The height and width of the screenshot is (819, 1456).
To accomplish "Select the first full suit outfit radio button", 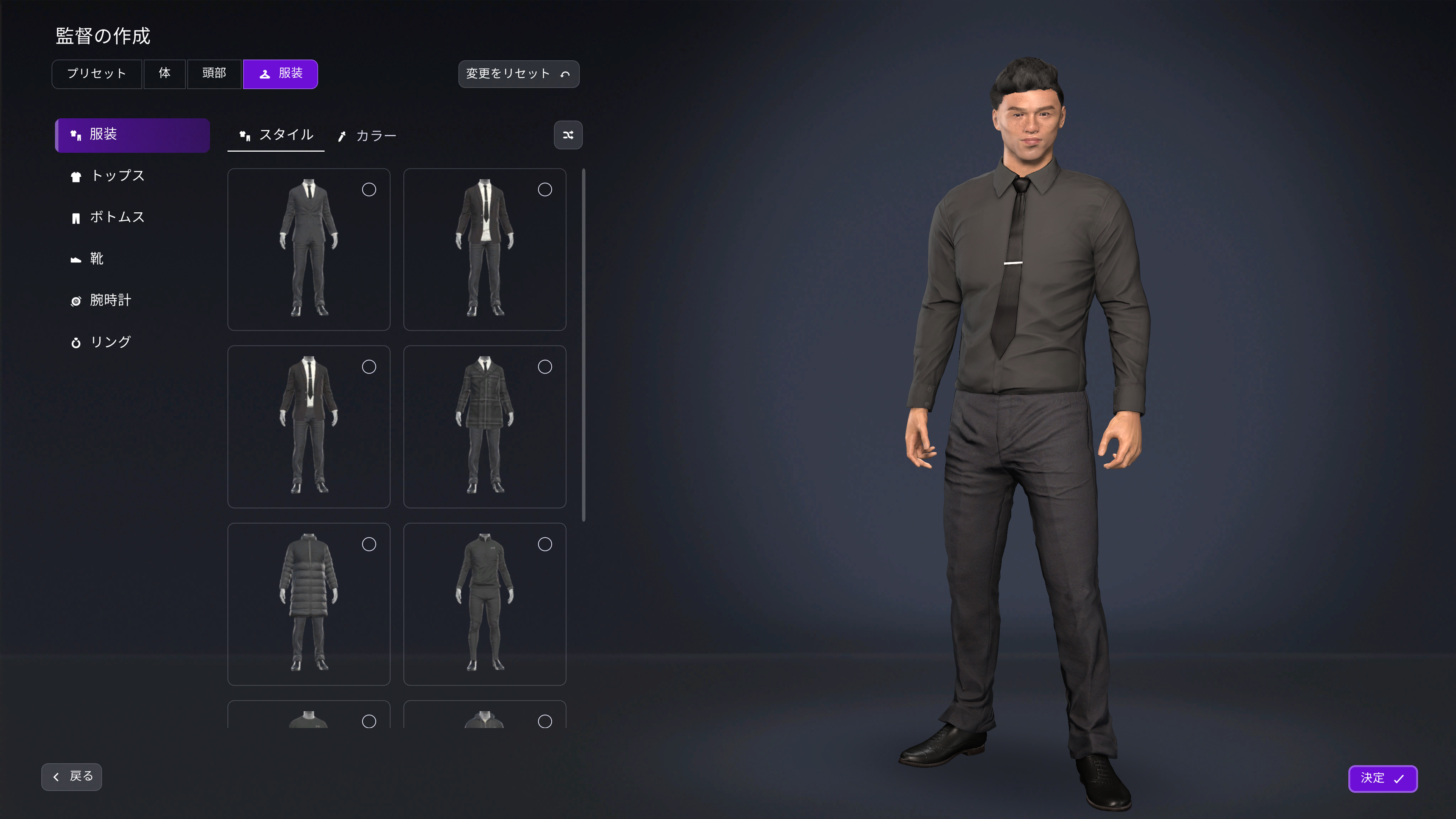I will click(x=369, y=189).
